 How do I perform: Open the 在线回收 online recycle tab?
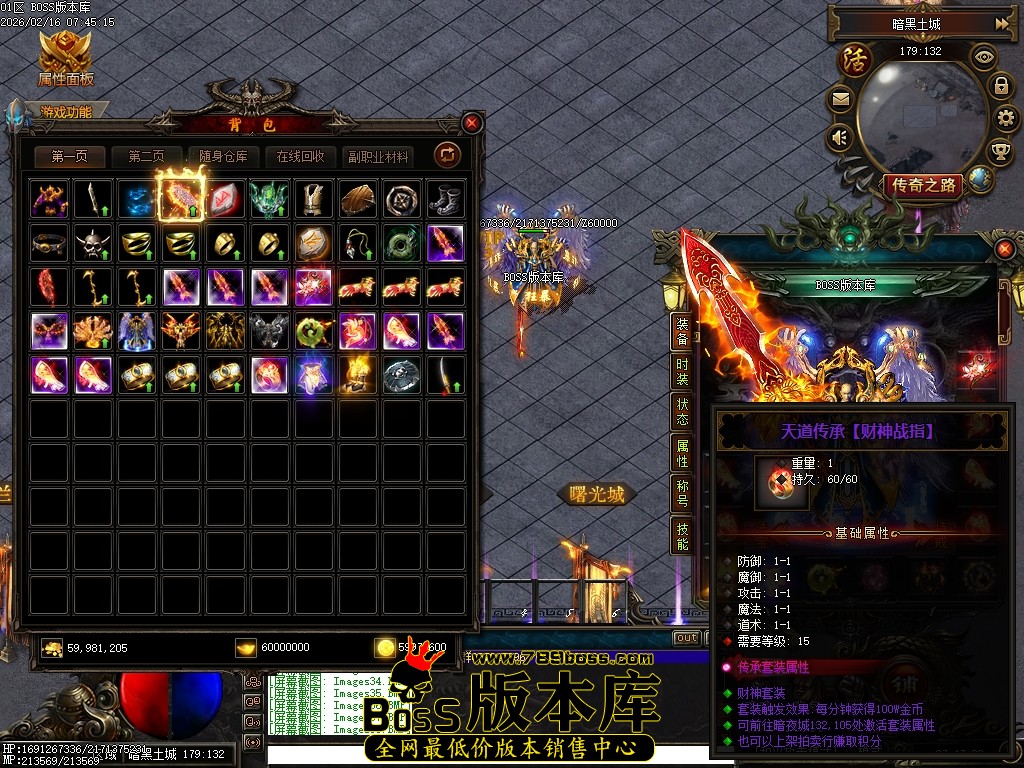(301, 157)
